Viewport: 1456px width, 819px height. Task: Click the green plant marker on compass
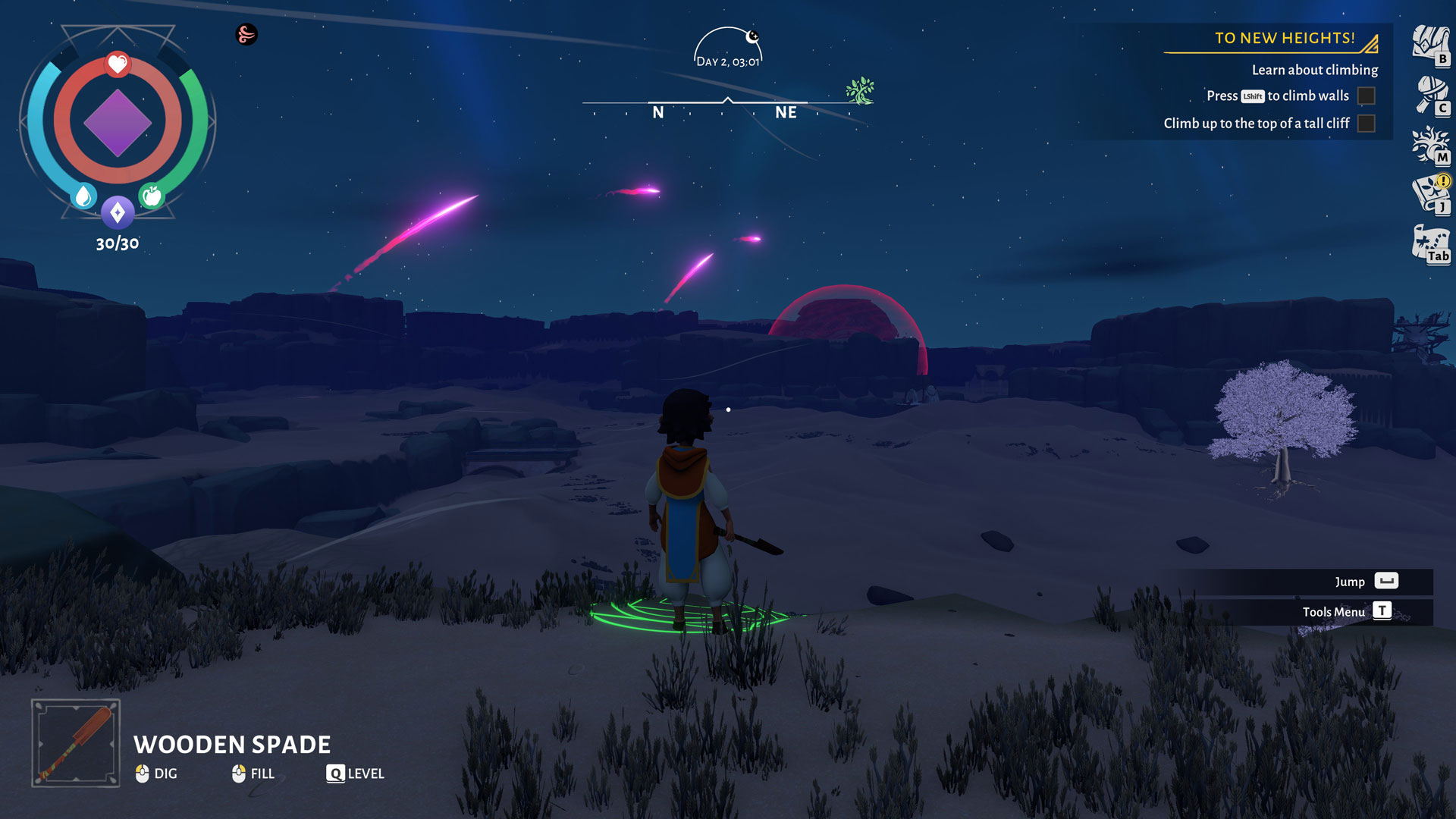(860, 91)
